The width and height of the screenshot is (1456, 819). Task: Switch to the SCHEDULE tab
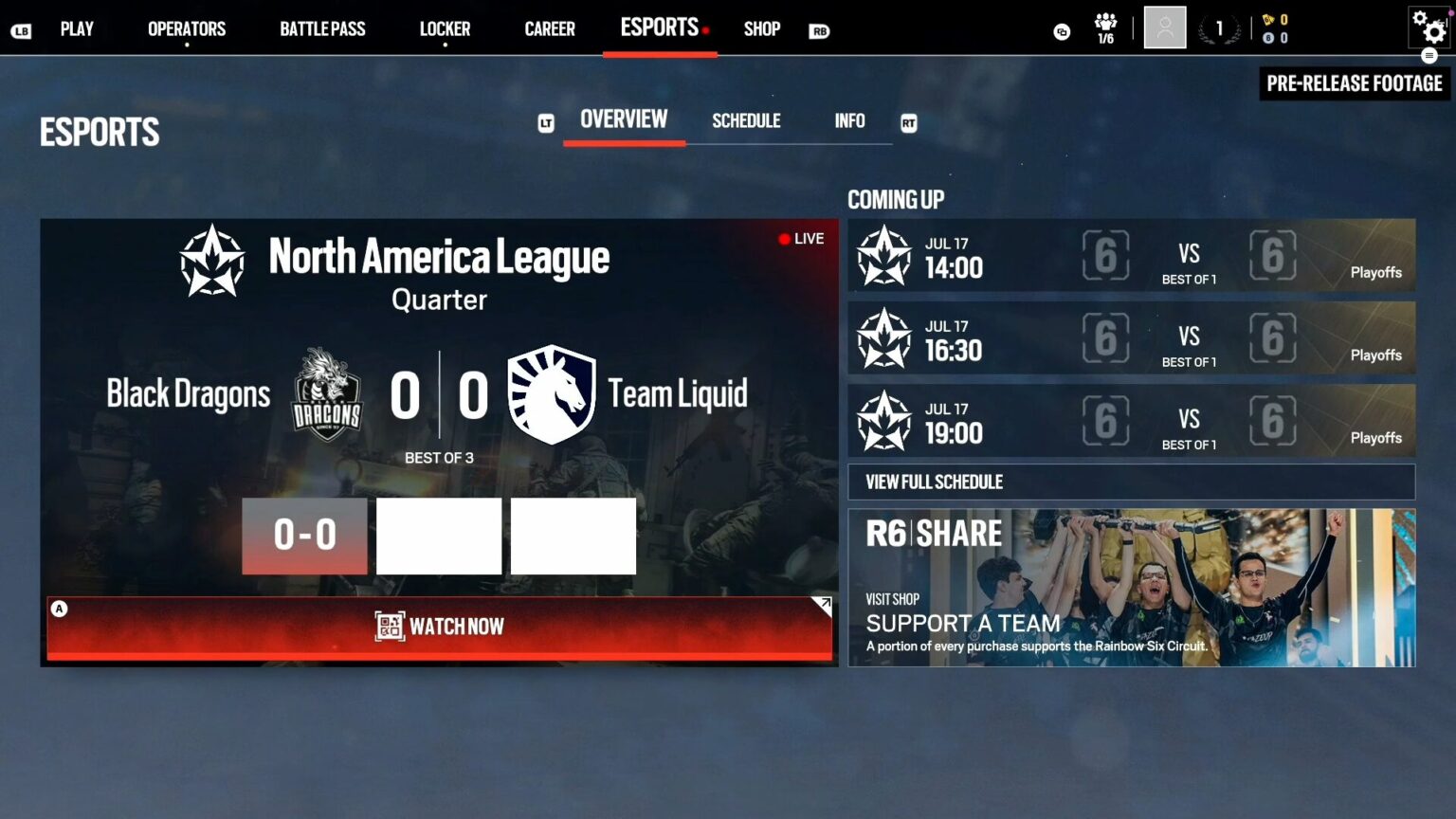(x=746, y=120)
